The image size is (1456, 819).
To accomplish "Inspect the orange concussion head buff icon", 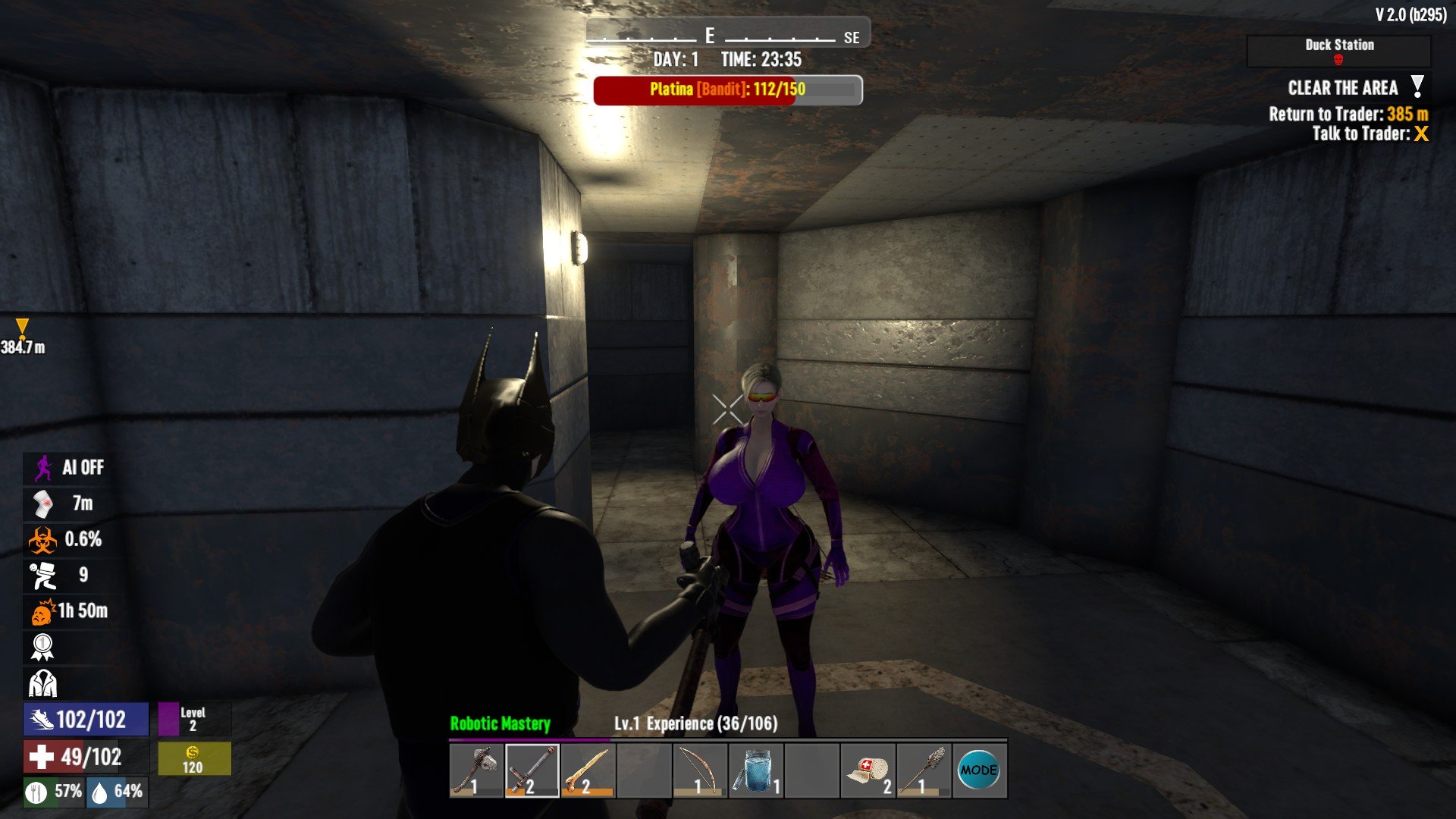I will [43, 611].
